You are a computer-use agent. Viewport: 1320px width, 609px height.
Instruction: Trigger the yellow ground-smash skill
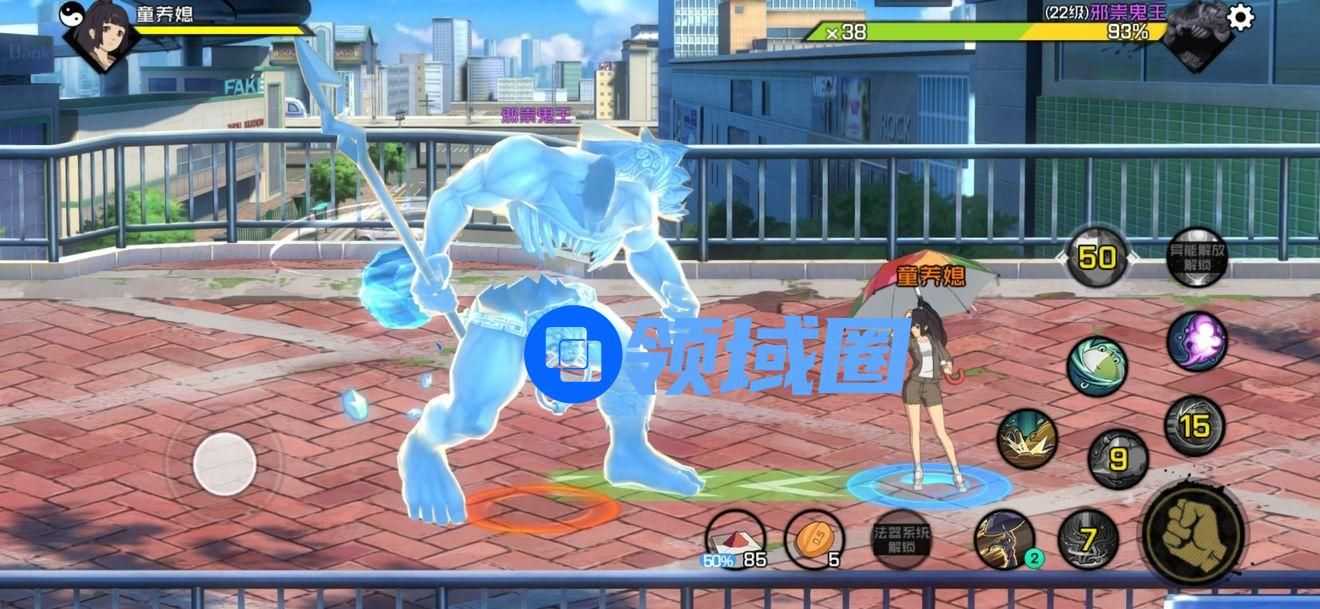[1027, 438]
